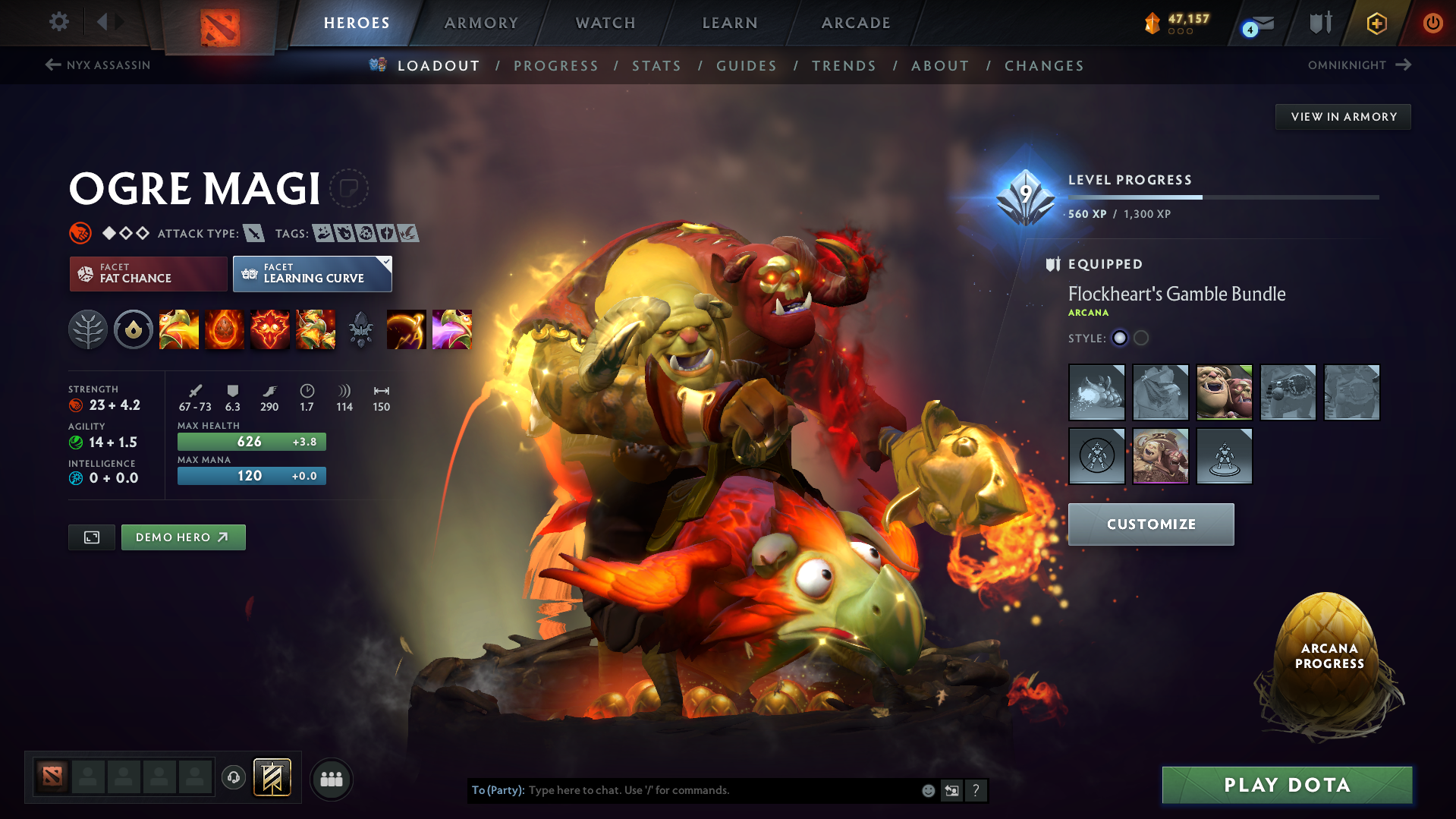Open the settings gear icon

pyautogui.click(x=58, y=22)
